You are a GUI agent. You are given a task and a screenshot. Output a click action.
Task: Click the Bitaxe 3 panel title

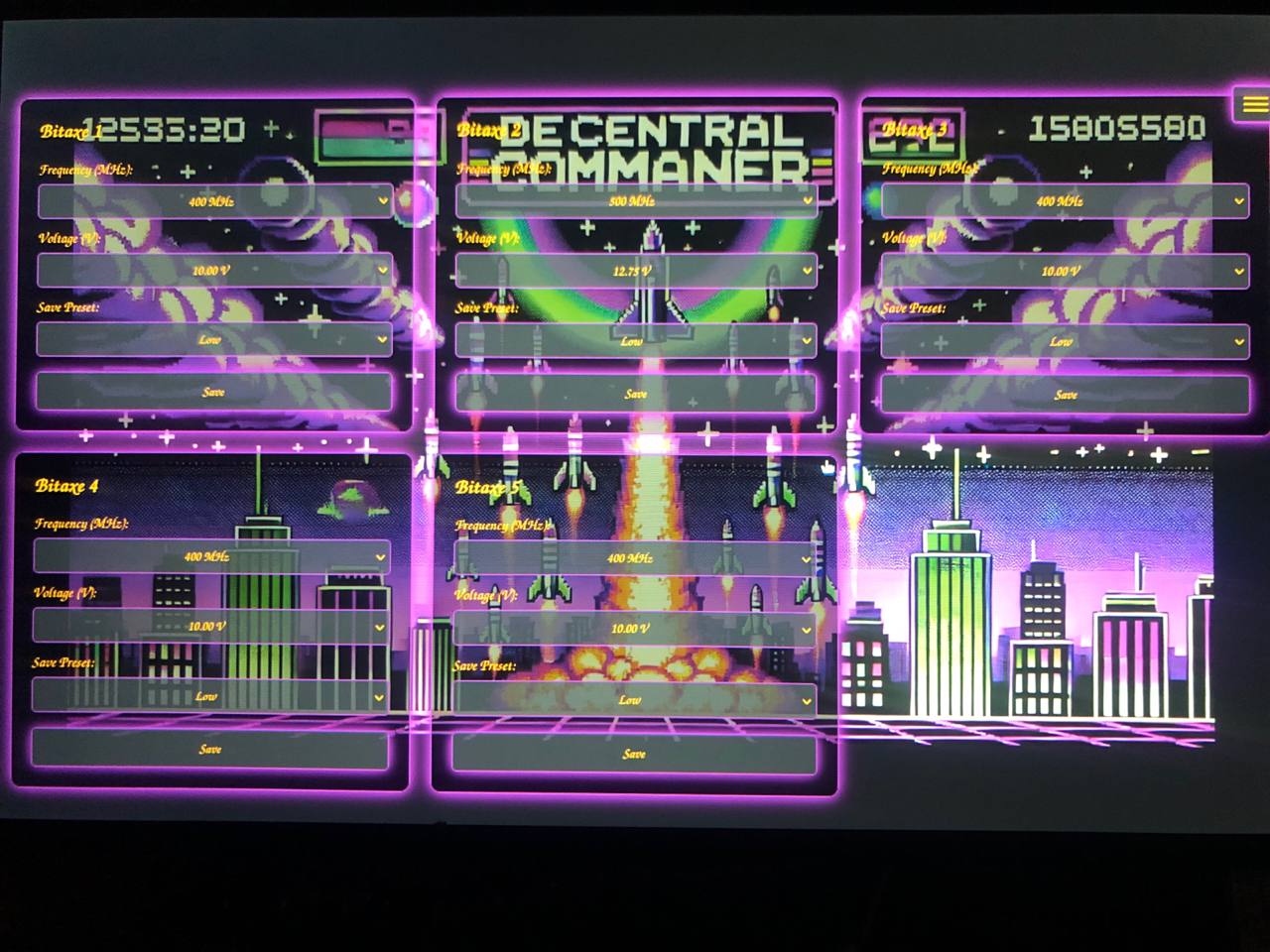pos(918,127)
